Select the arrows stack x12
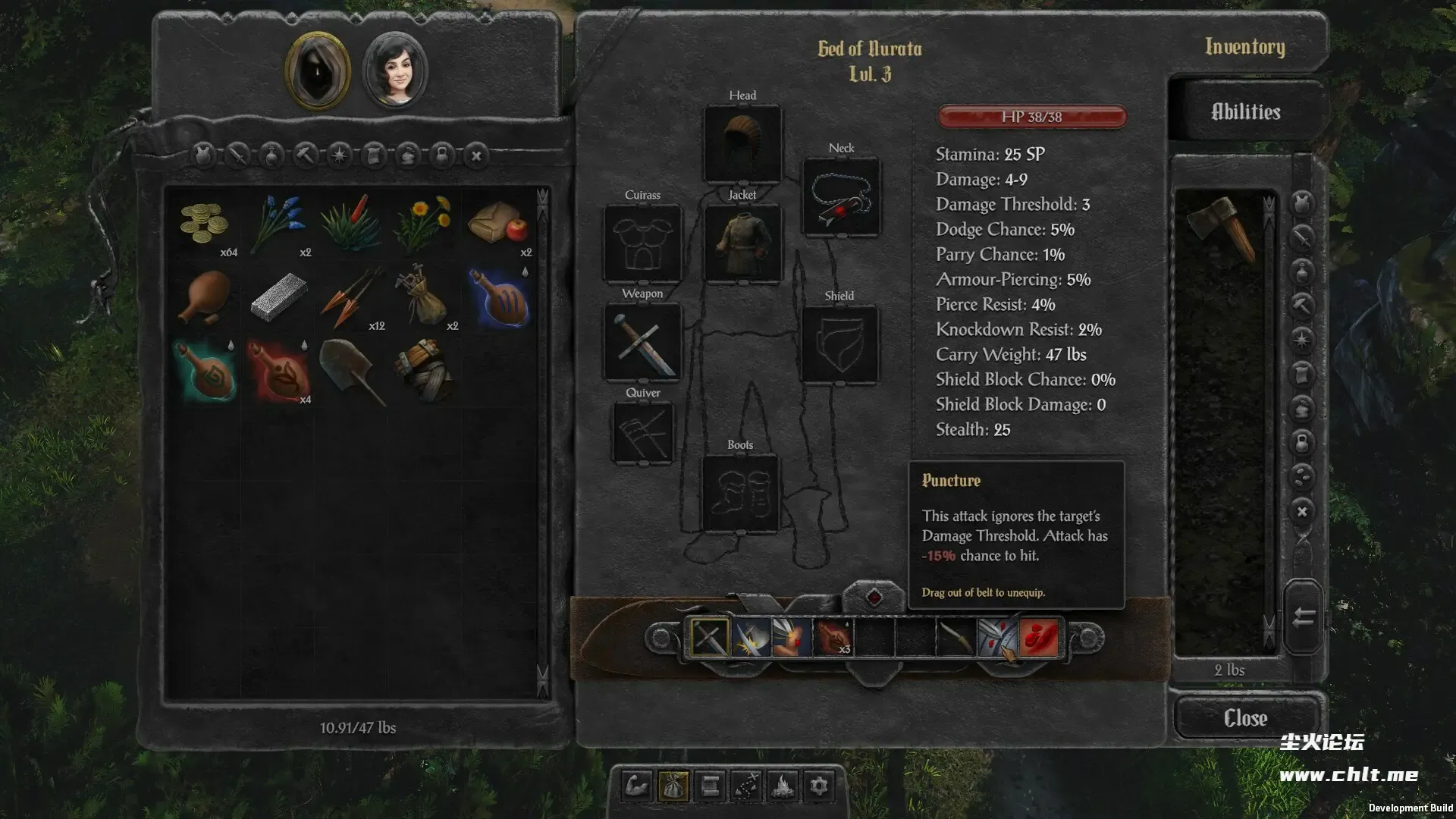This screenshot has height=819, width=1456. (352, 298)
